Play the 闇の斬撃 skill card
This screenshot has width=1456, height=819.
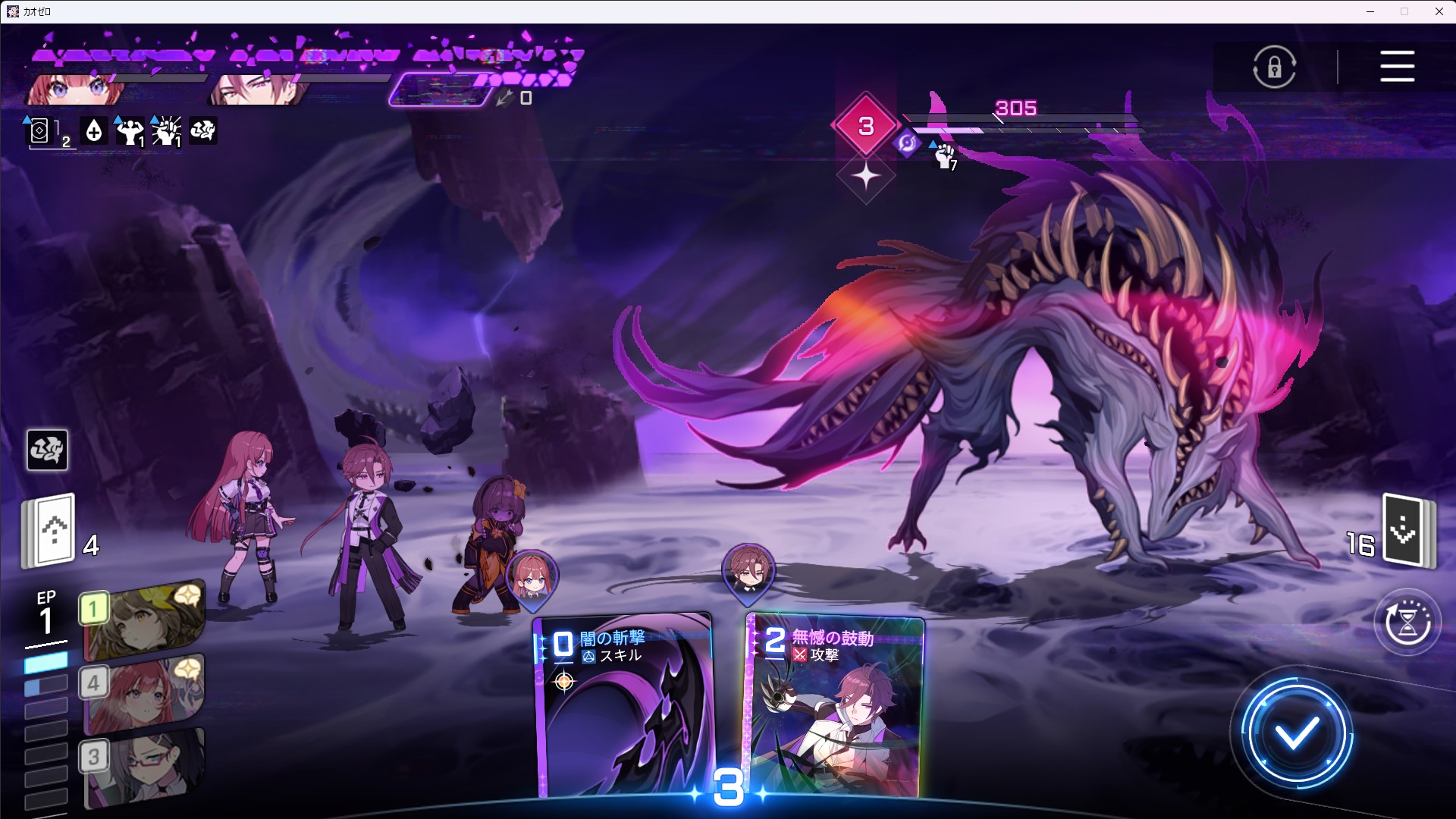623,705
